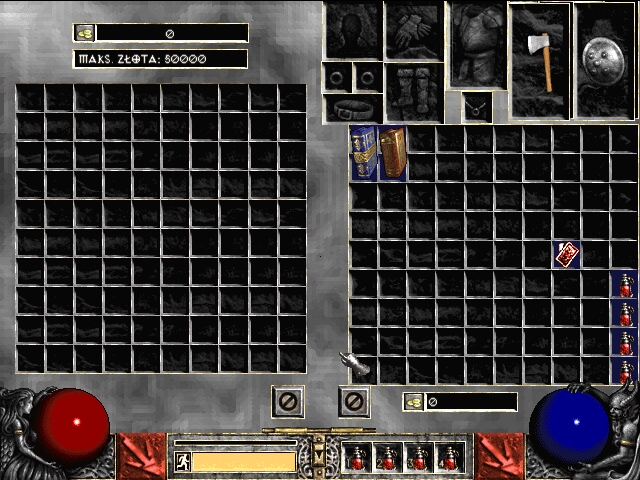The width and height of the screenshot is (640, 480).
Task: Click the empty boots equipment slot
Action: (x=413, y=93)
